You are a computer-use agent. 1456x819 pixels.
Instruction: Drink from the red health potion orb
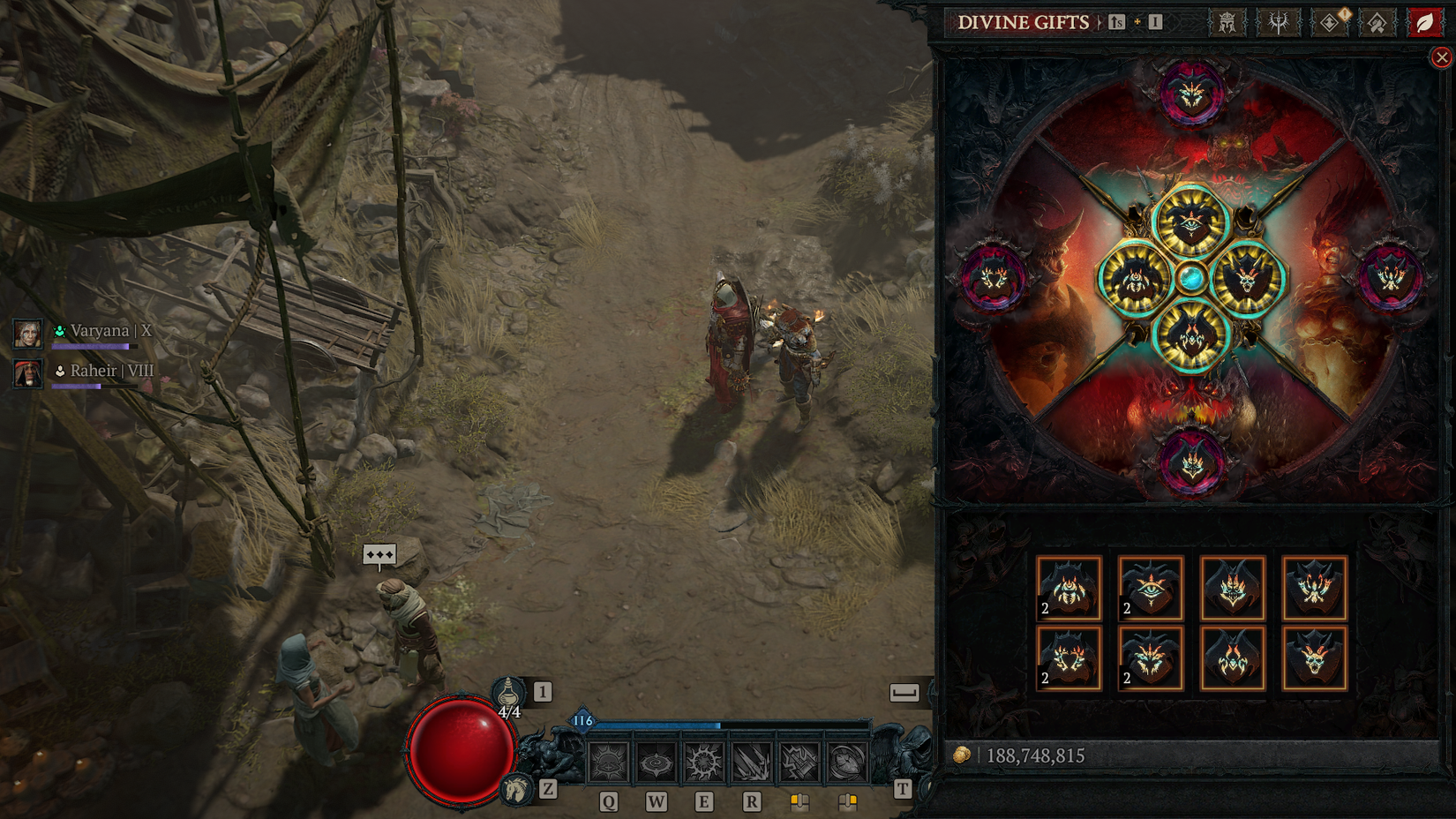pyautogui.click(x=461, y=750)
